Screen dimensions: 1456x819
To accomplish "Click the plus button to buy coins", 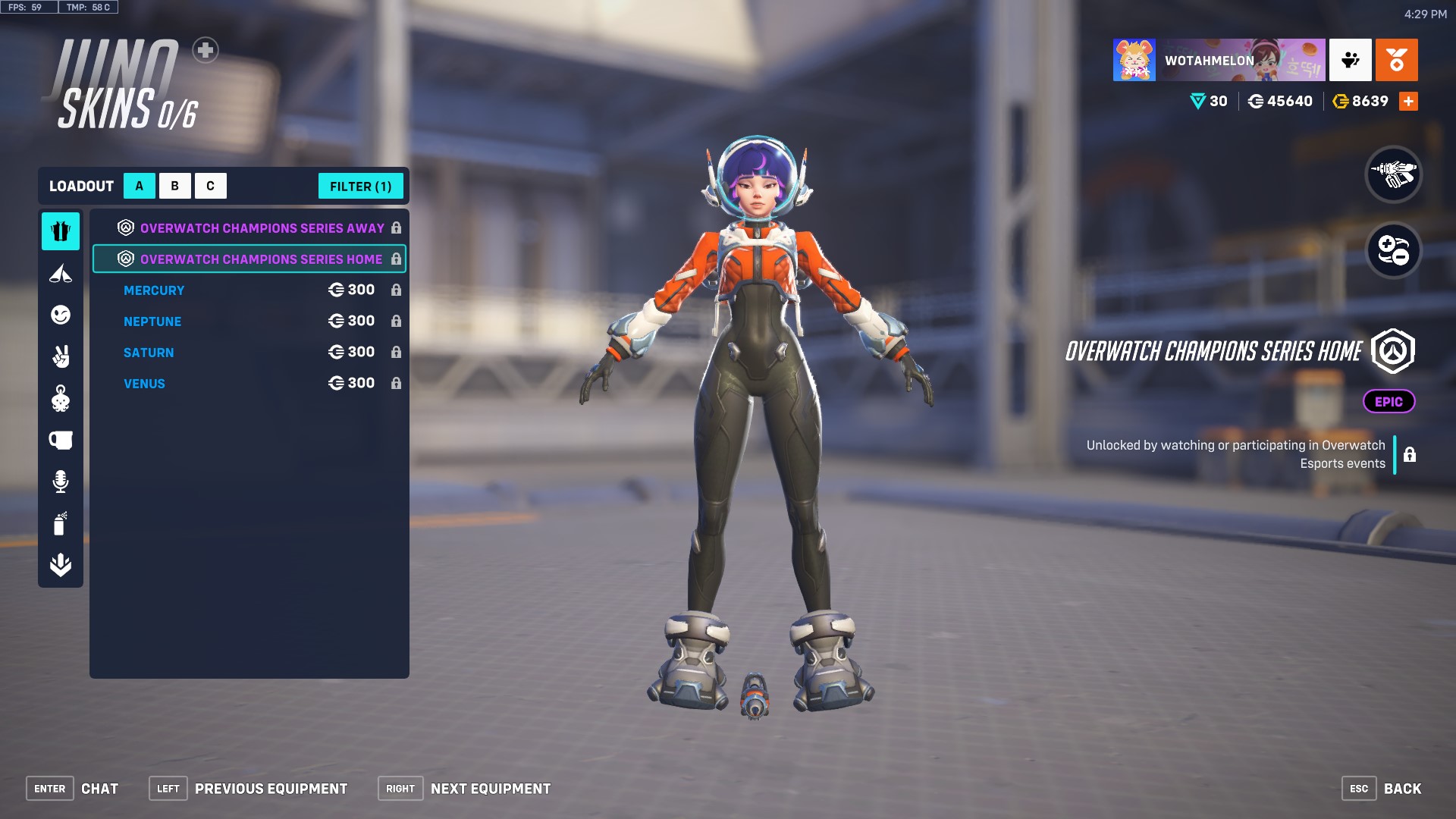I will 1409,100.
